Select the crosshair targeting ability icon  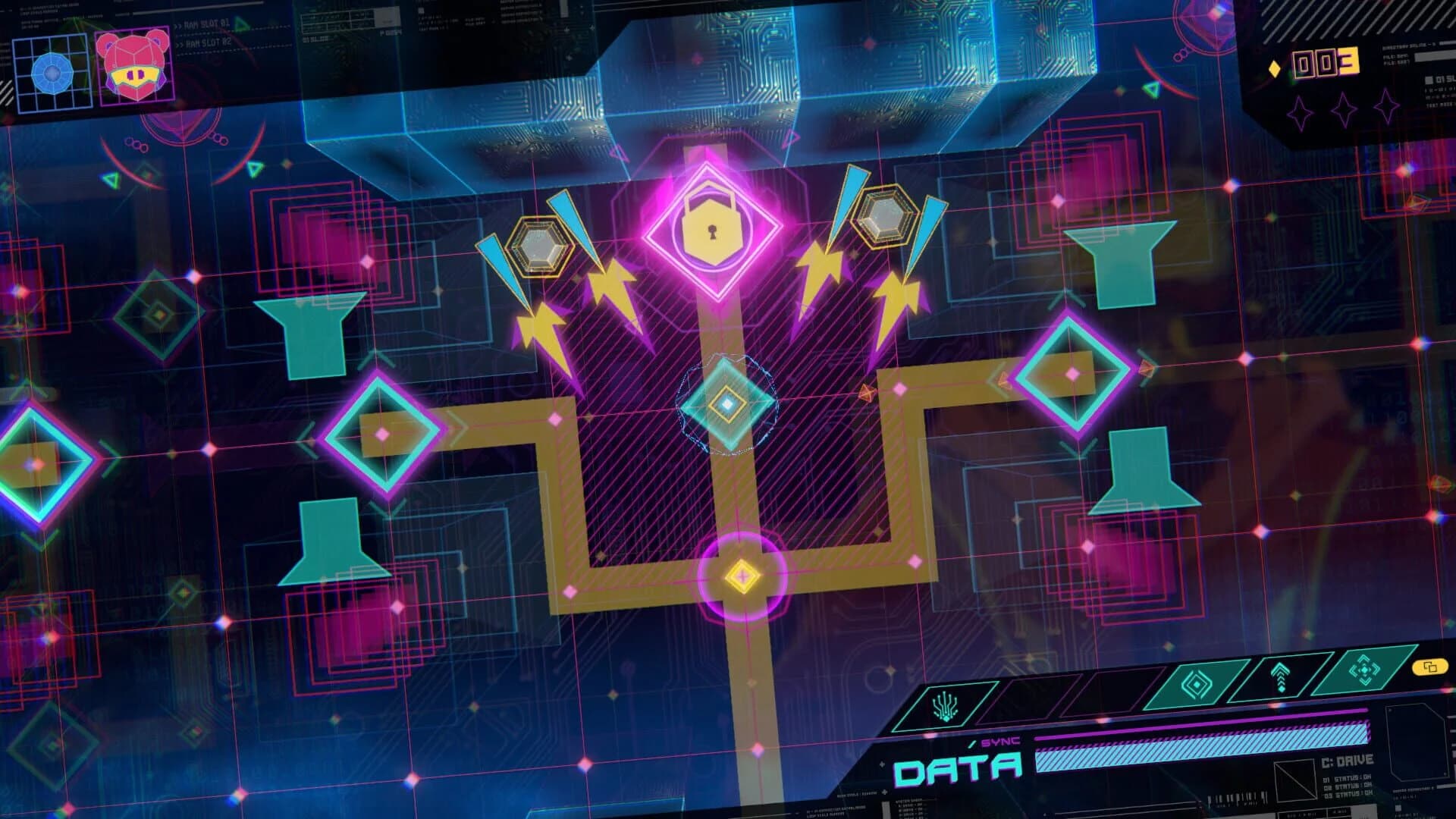point(1365,670)
